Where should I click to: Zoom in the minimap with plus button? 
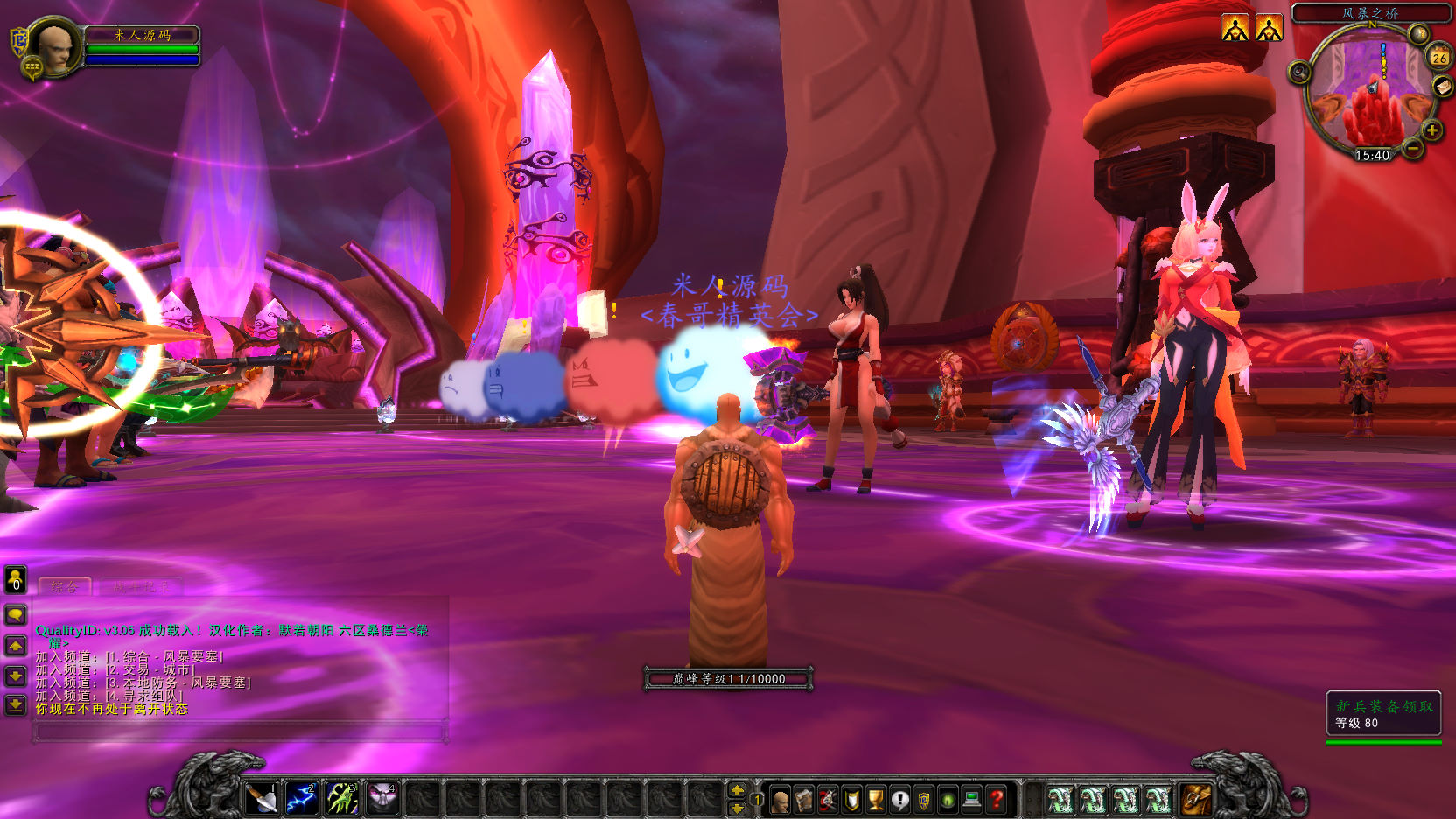click(x=1432, y=131)
